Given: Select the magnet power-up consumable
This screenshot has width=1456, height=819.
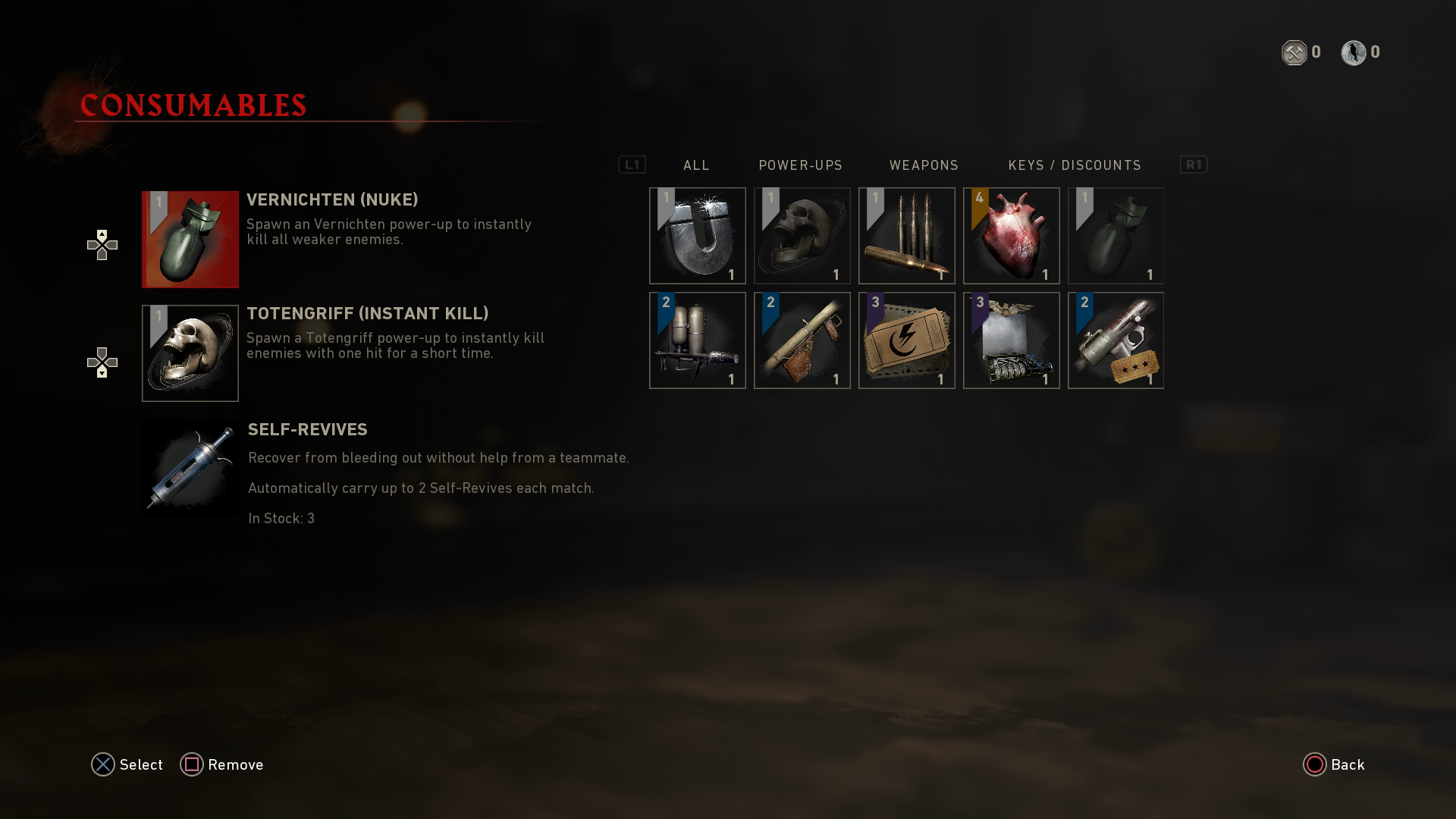Looking at the screenshot, I should coord(697,235).
